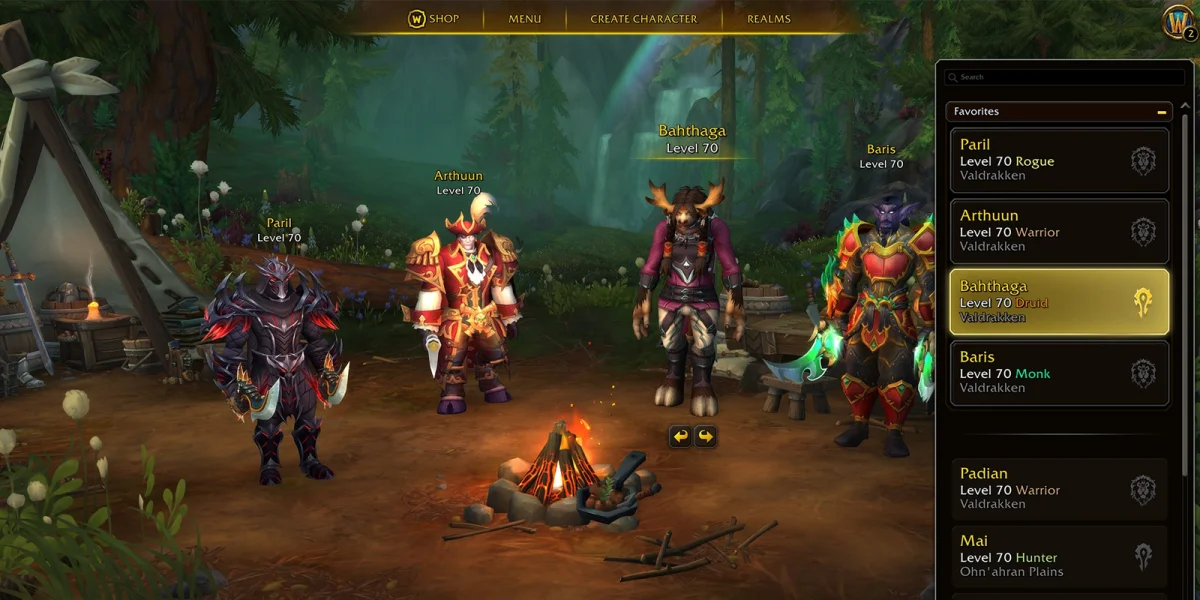Select Padian the Warrior in list
The width and height of the screenshot is (1200, 600).
1058,490
